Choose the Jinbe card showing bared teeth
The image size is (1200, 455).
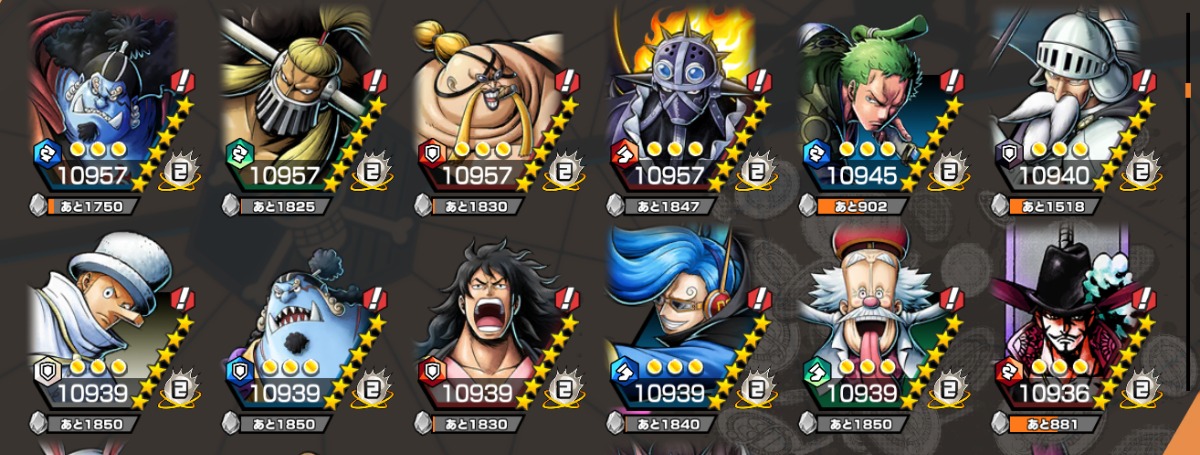point(297,320)
